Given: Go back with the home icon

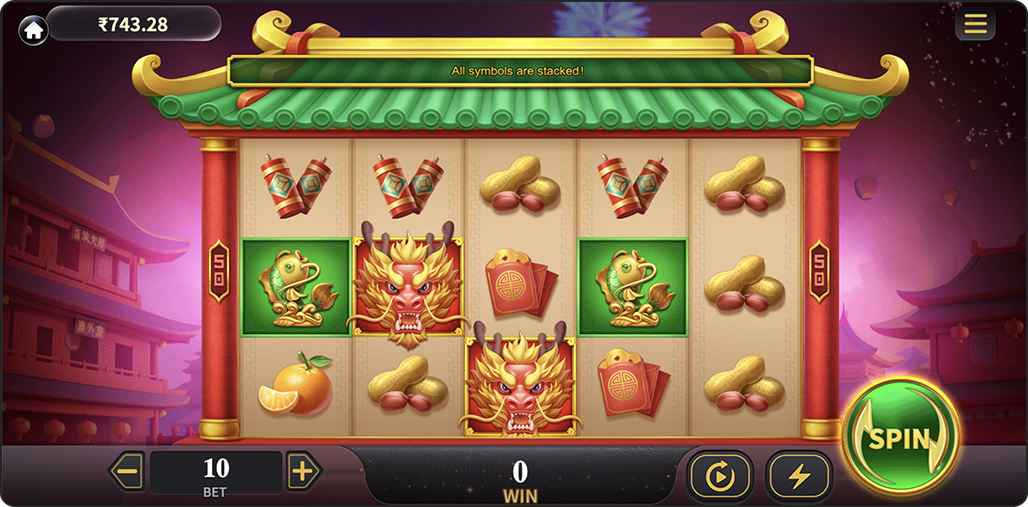Looking at the screenshot, I should pos(33,30).
